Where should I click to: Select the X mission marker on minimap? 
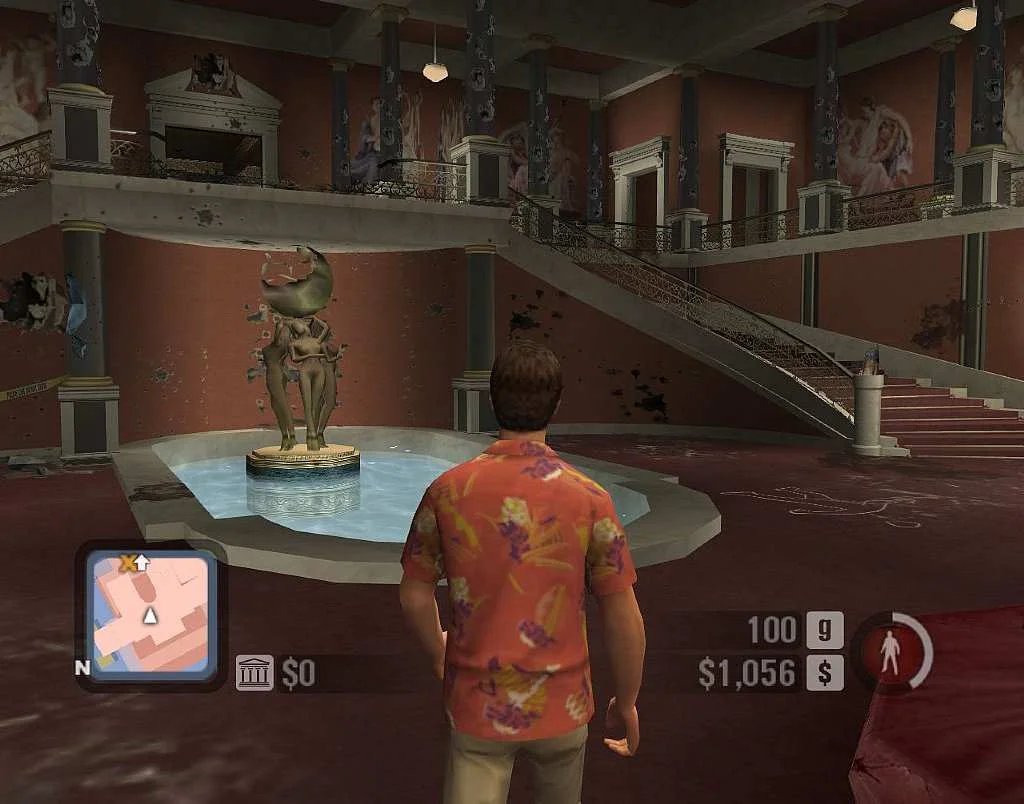127,564
